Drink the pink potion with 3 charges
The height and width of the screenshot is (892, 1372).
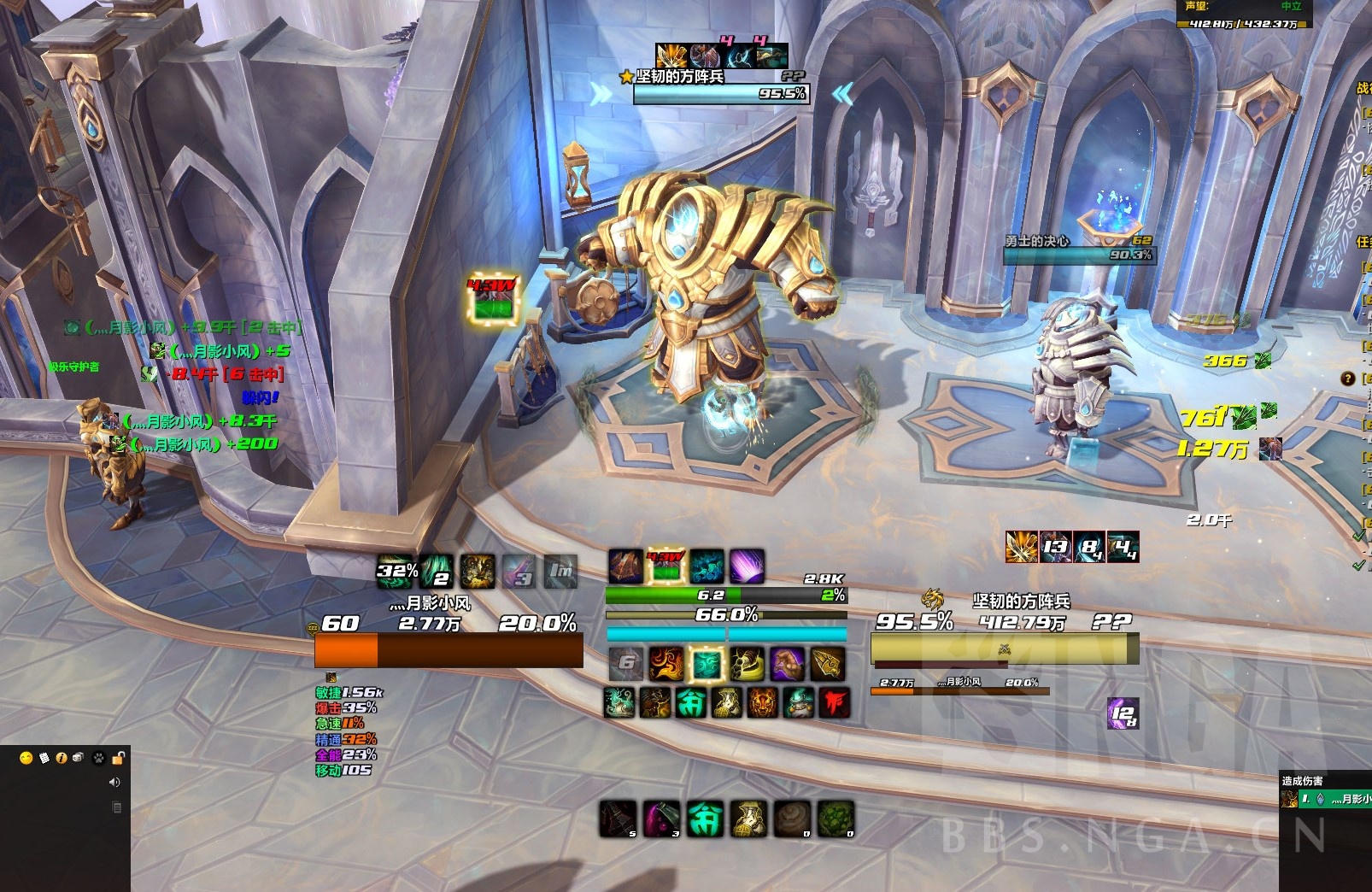pyautogui.click(x=661, y=819)
